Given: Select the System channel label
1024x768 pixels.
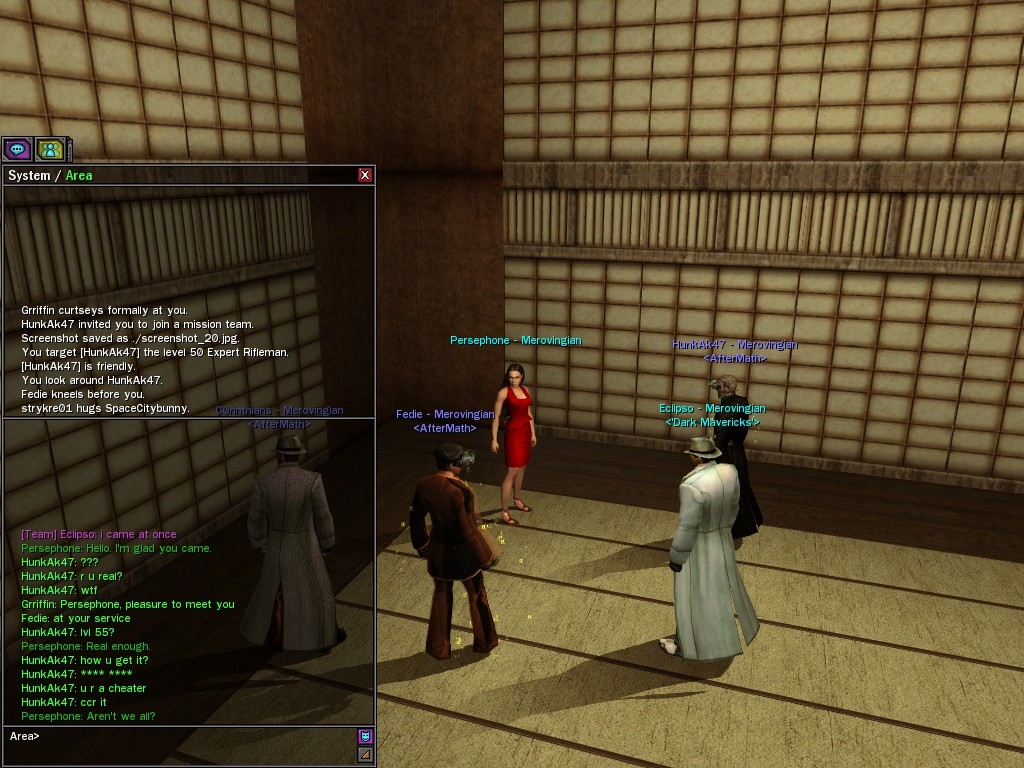Looking at the screenshot, I should [x=29, y=175].
